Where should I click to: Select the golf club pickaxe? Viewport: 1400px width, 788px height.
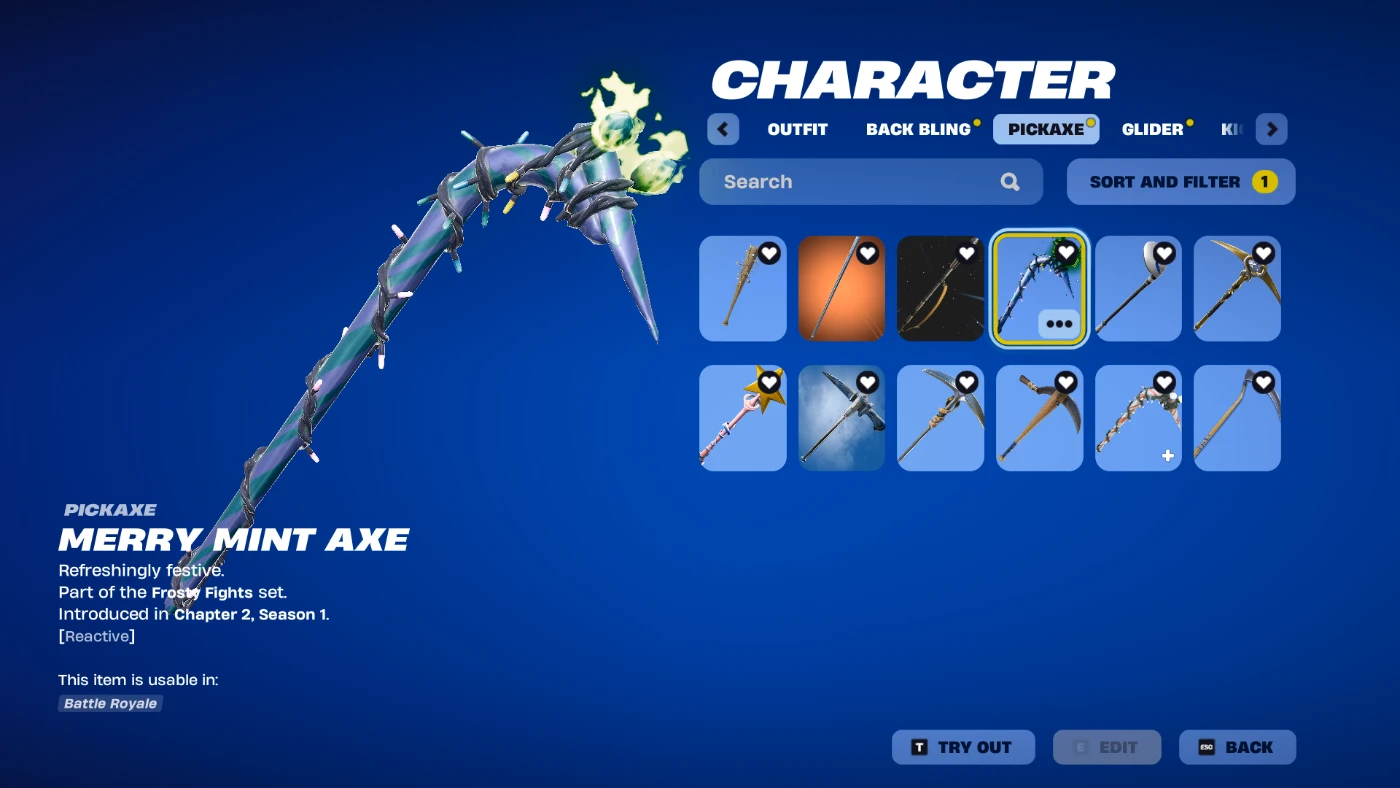click(x=1138, y=289)
